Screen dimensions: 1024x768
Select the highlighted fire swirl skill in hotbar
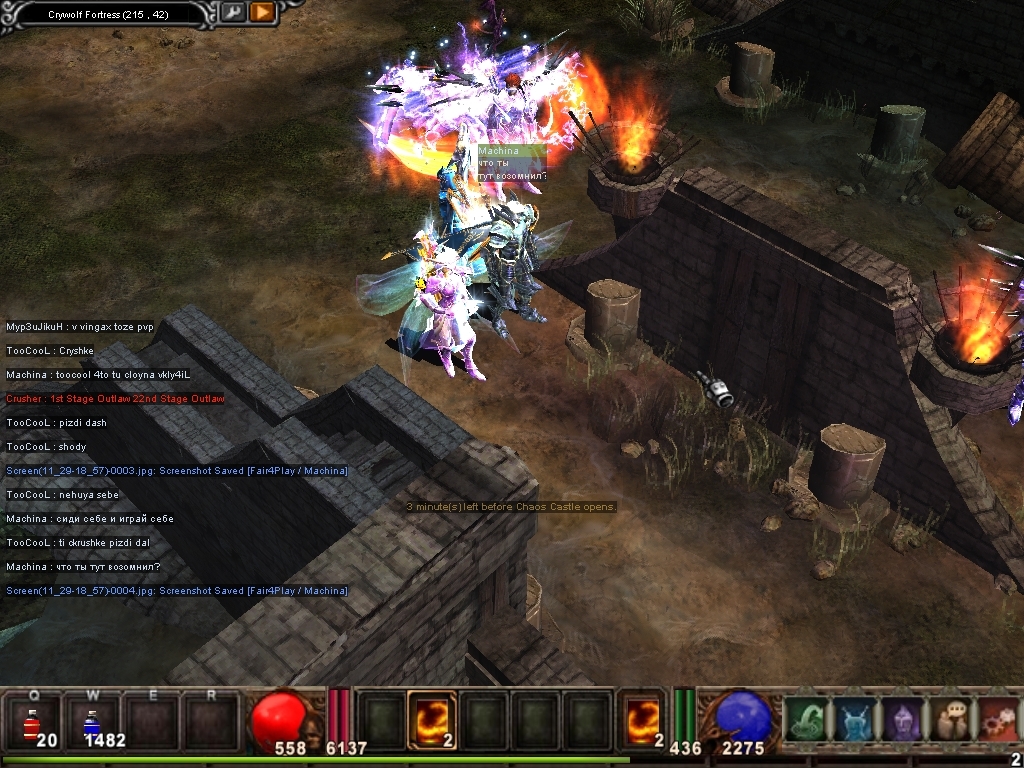click(432, 720)
